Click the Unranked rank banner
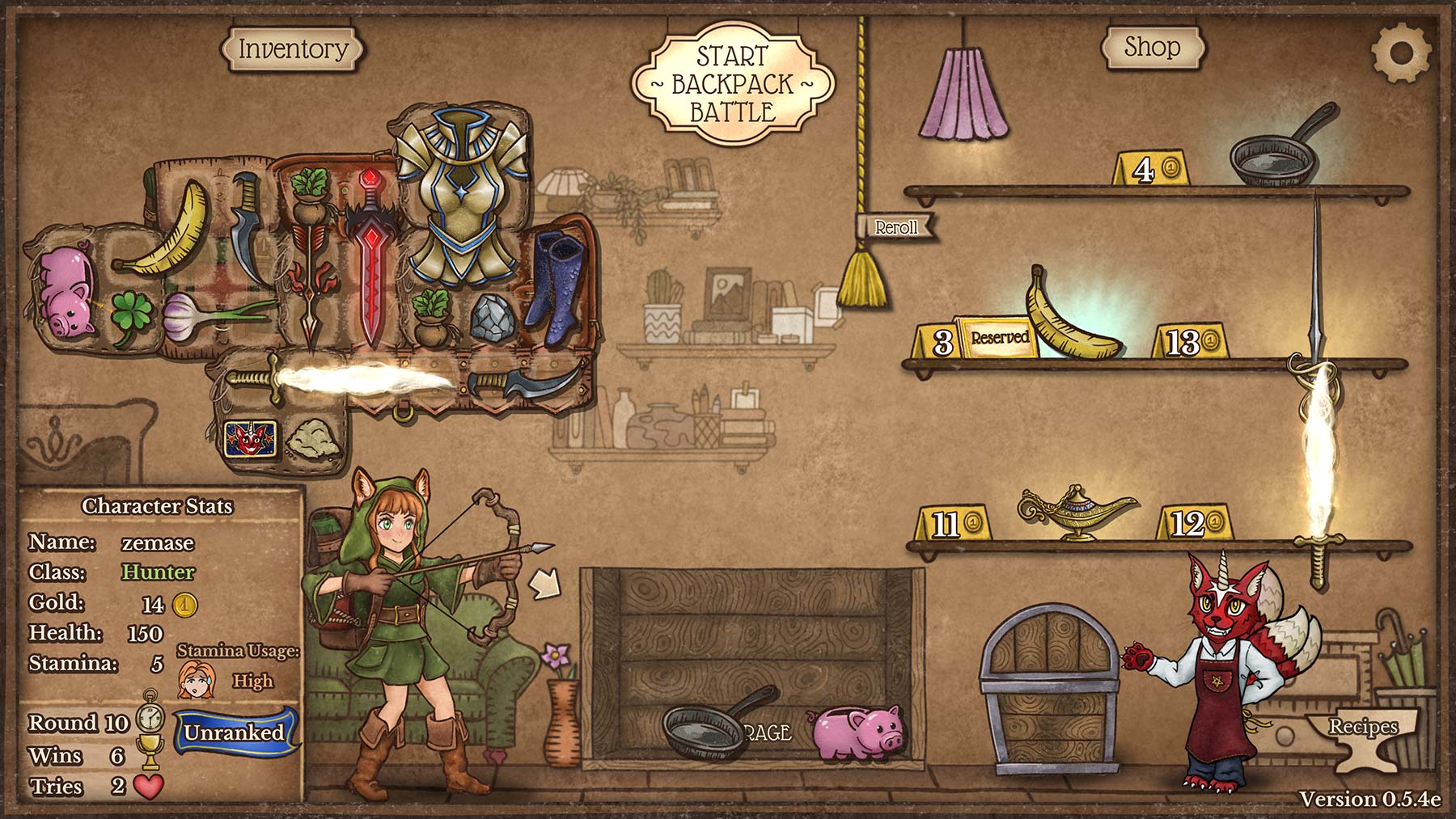1456x819 pixels. (234, 732)
